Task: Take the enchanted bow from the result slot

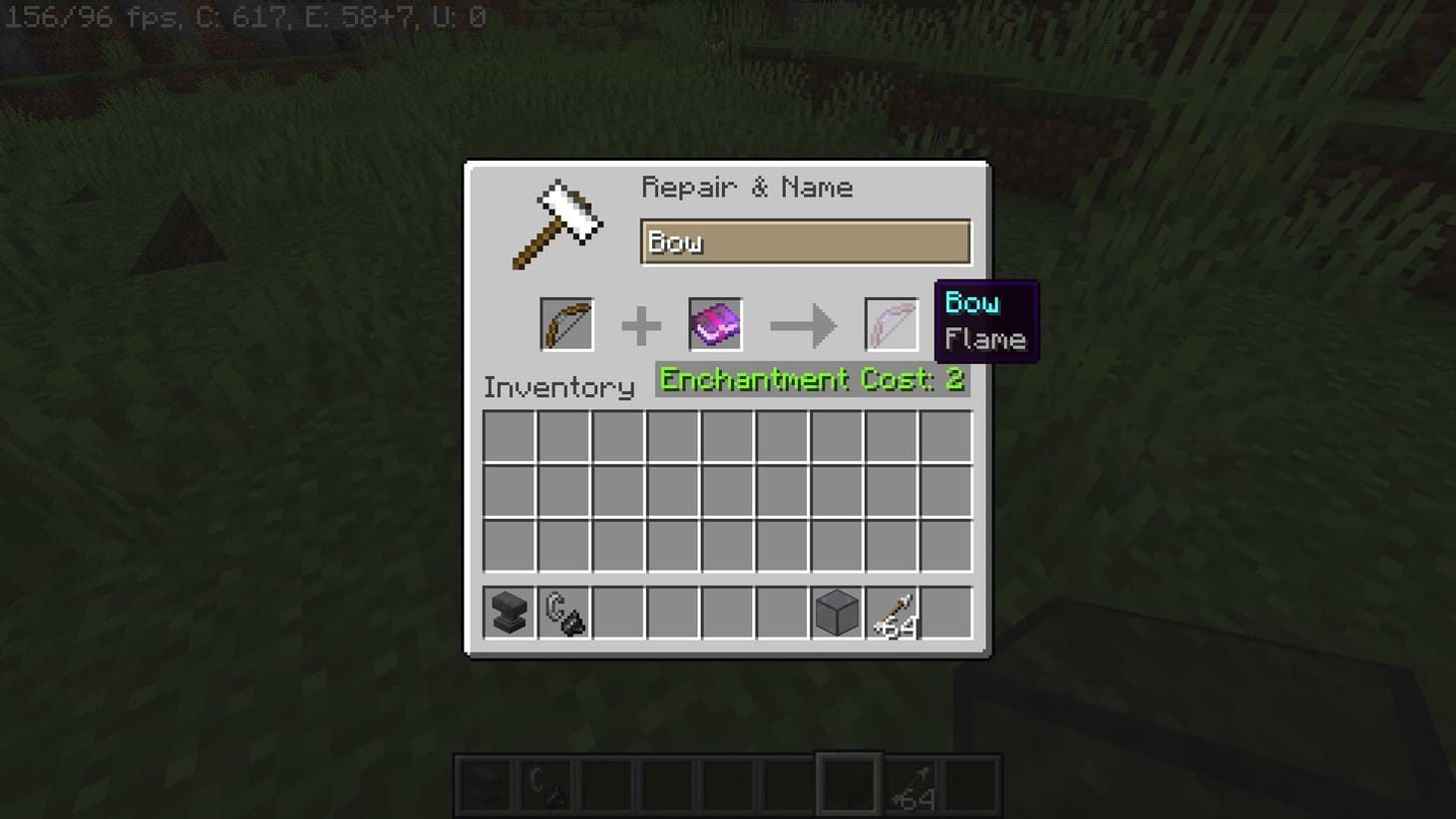Action: pos(891,323)
